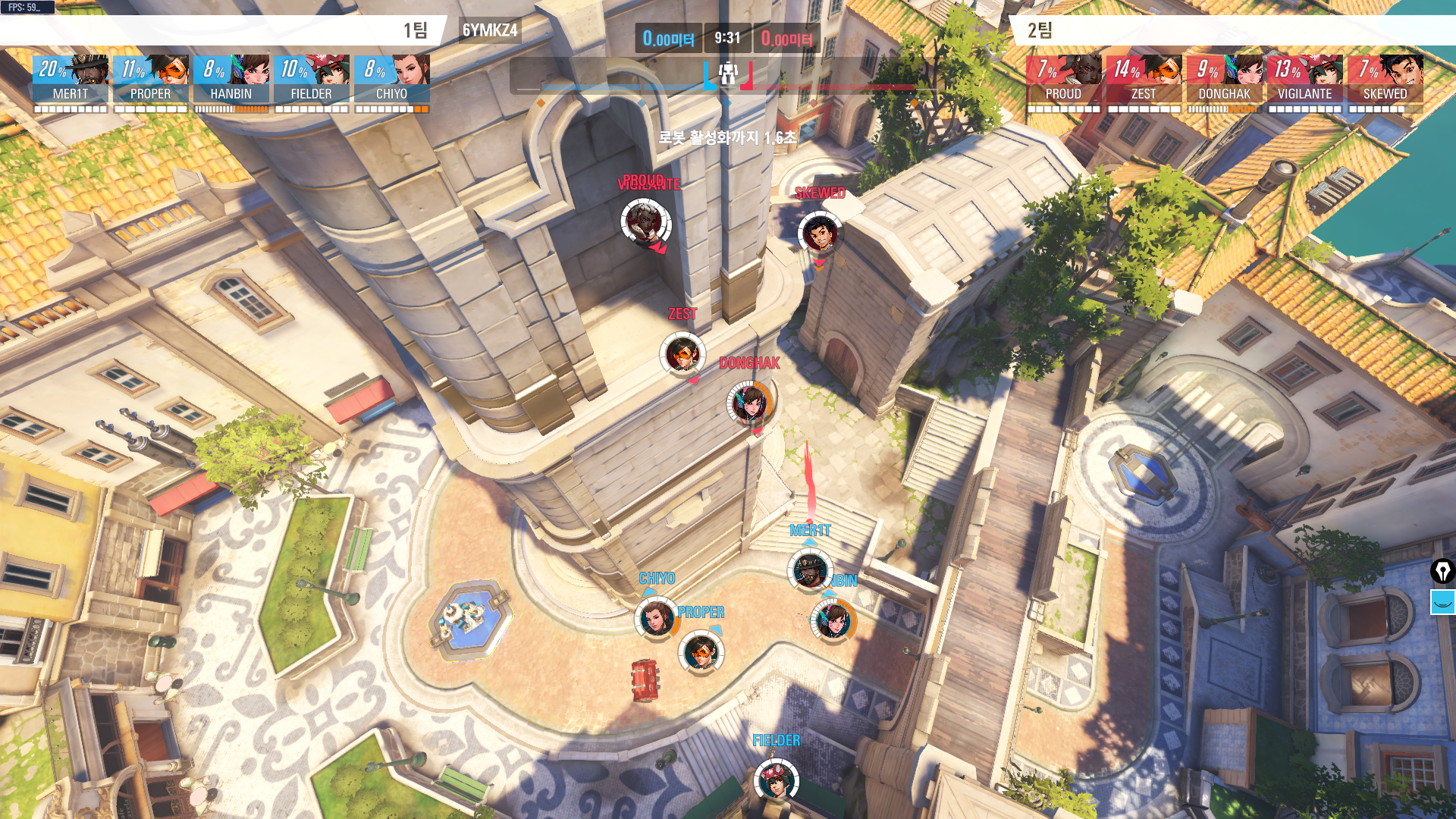This screenshot has height=819, width=1456.
Task: Spectate FIELDER from the team roster
Action: point(312,79)
